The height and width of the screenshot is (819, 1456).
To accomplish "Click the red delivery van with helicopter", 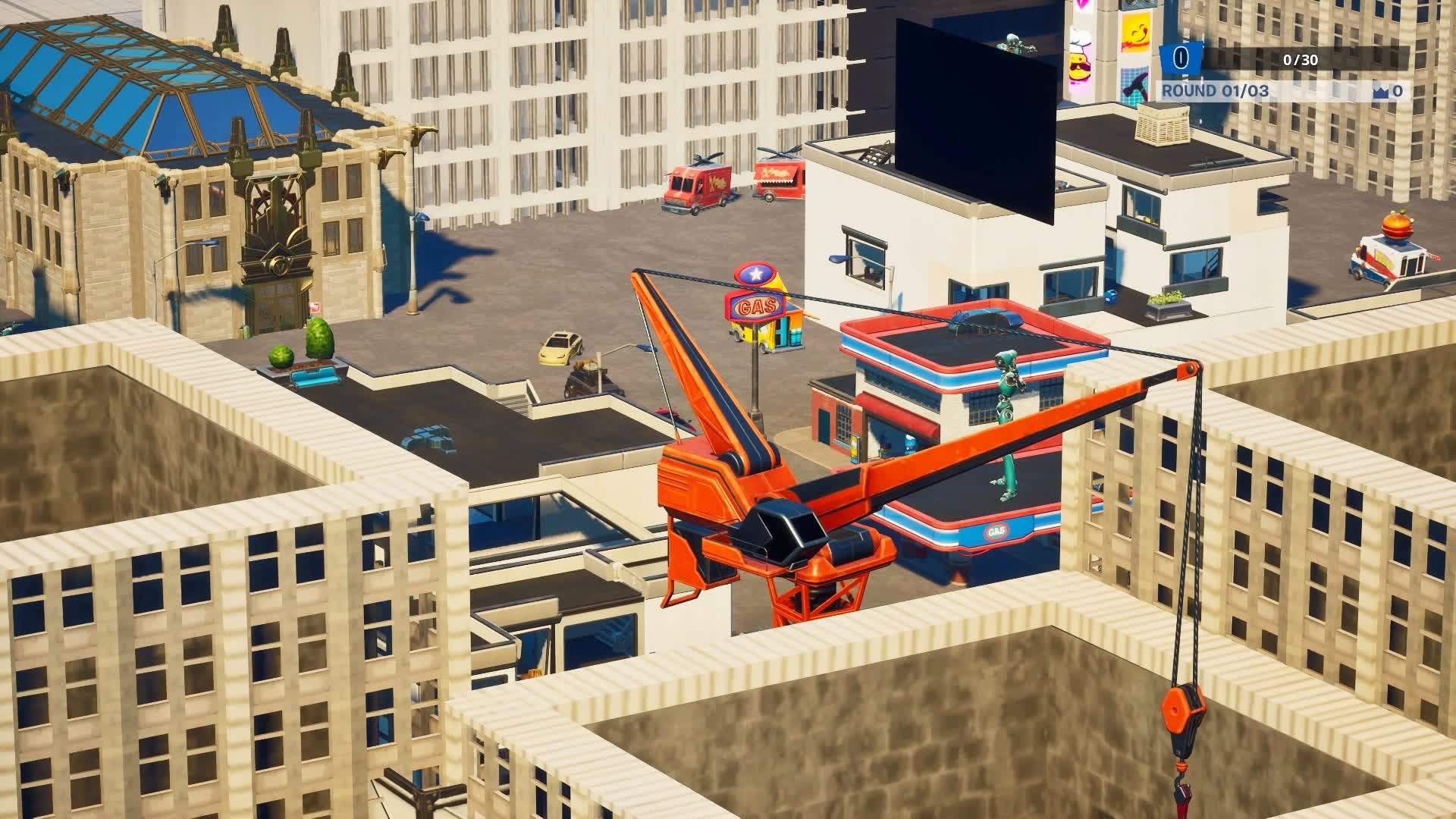I will pos(694,184).
